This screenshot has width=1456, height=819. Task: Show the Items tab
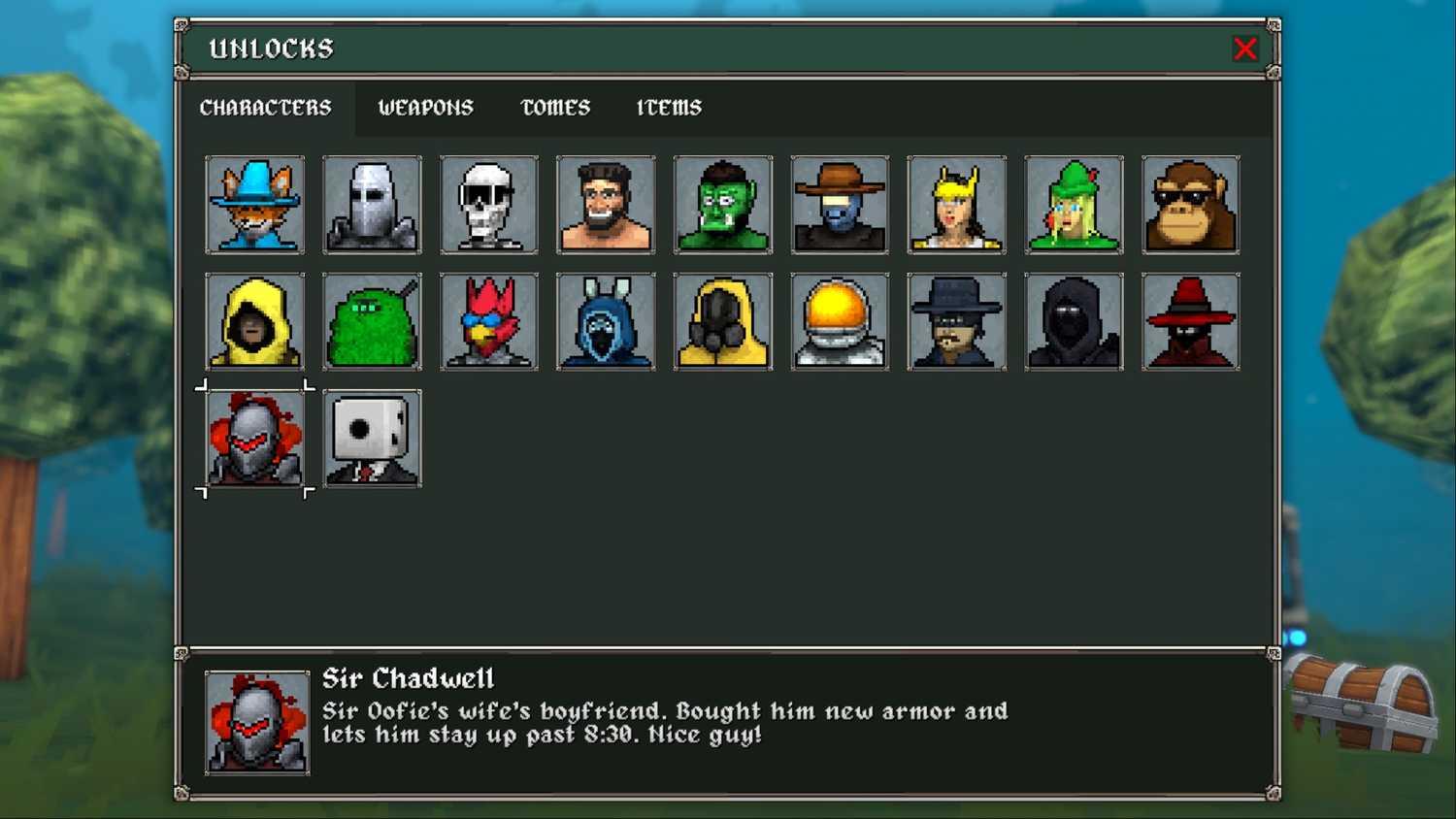coord(669,108)
